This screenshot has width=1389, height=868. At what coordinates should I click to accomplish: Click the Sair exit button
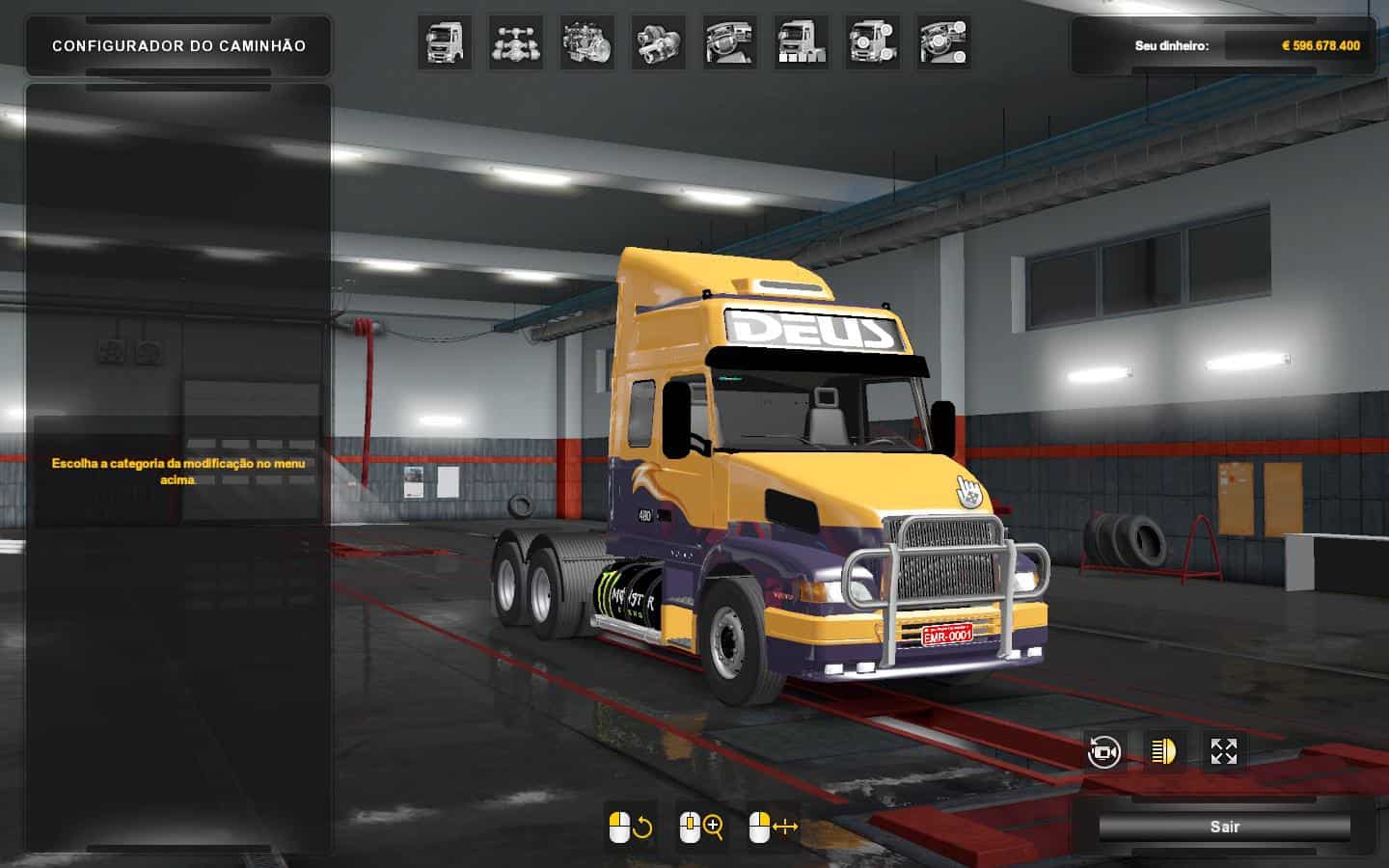(1224, 827)
